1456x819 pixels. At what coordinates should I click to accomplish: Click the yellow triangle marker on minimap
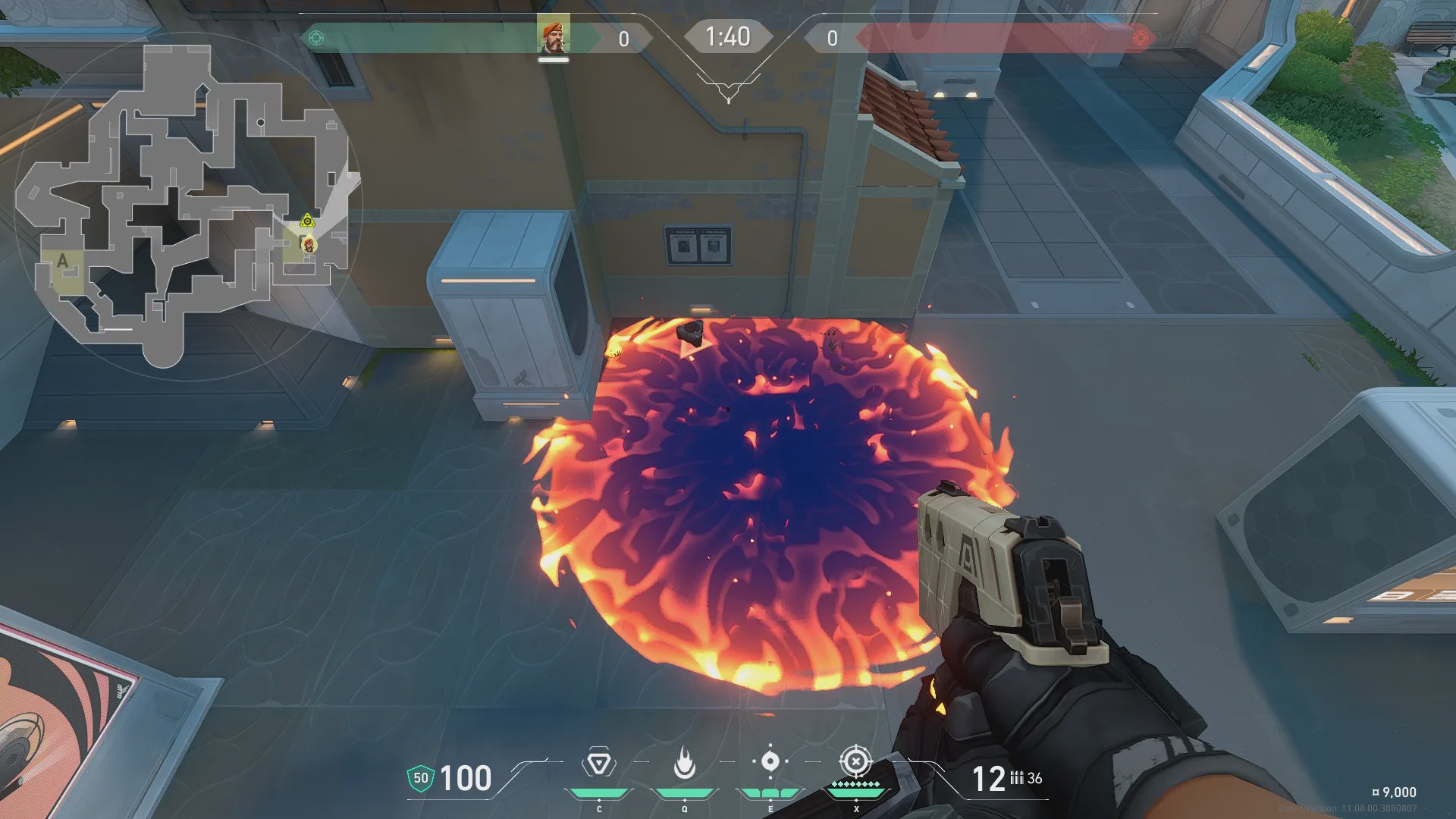pyautogui.click(x=307, y=221)
